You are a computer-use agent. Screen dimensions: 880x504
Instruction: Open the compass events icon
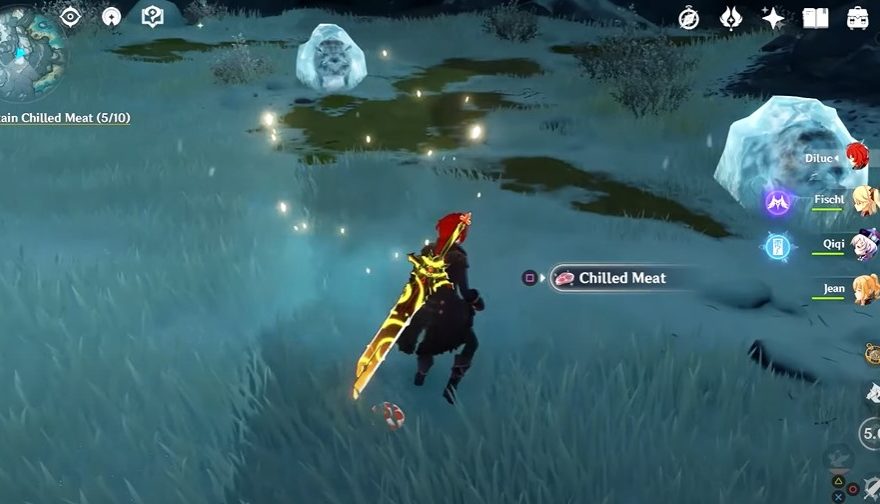click(689, 17)
